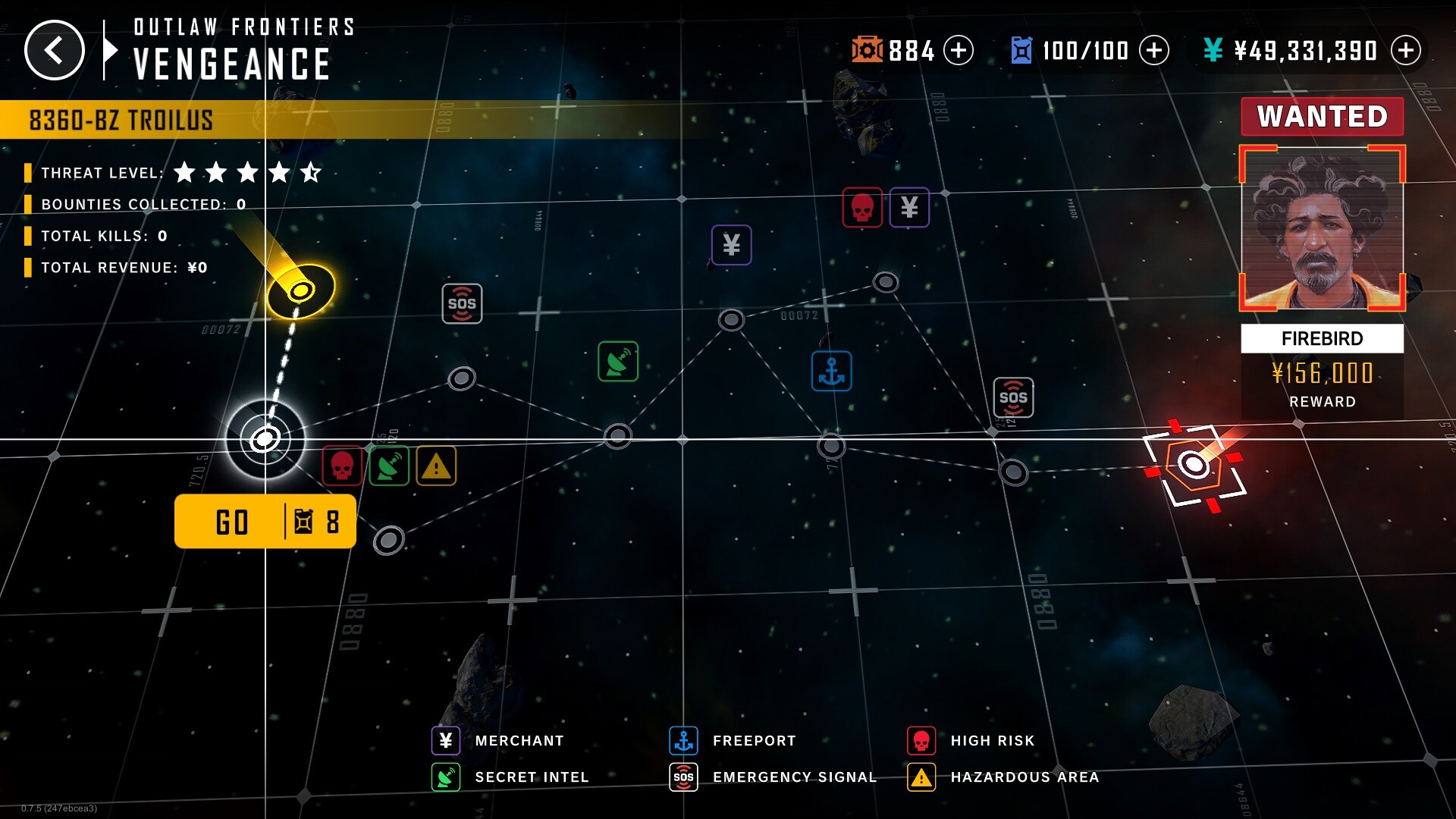Select the 8360-BZ TROILUS sector label
Image resolution: width=1456 pixels, height=819 pixels.
coord(121,118)
